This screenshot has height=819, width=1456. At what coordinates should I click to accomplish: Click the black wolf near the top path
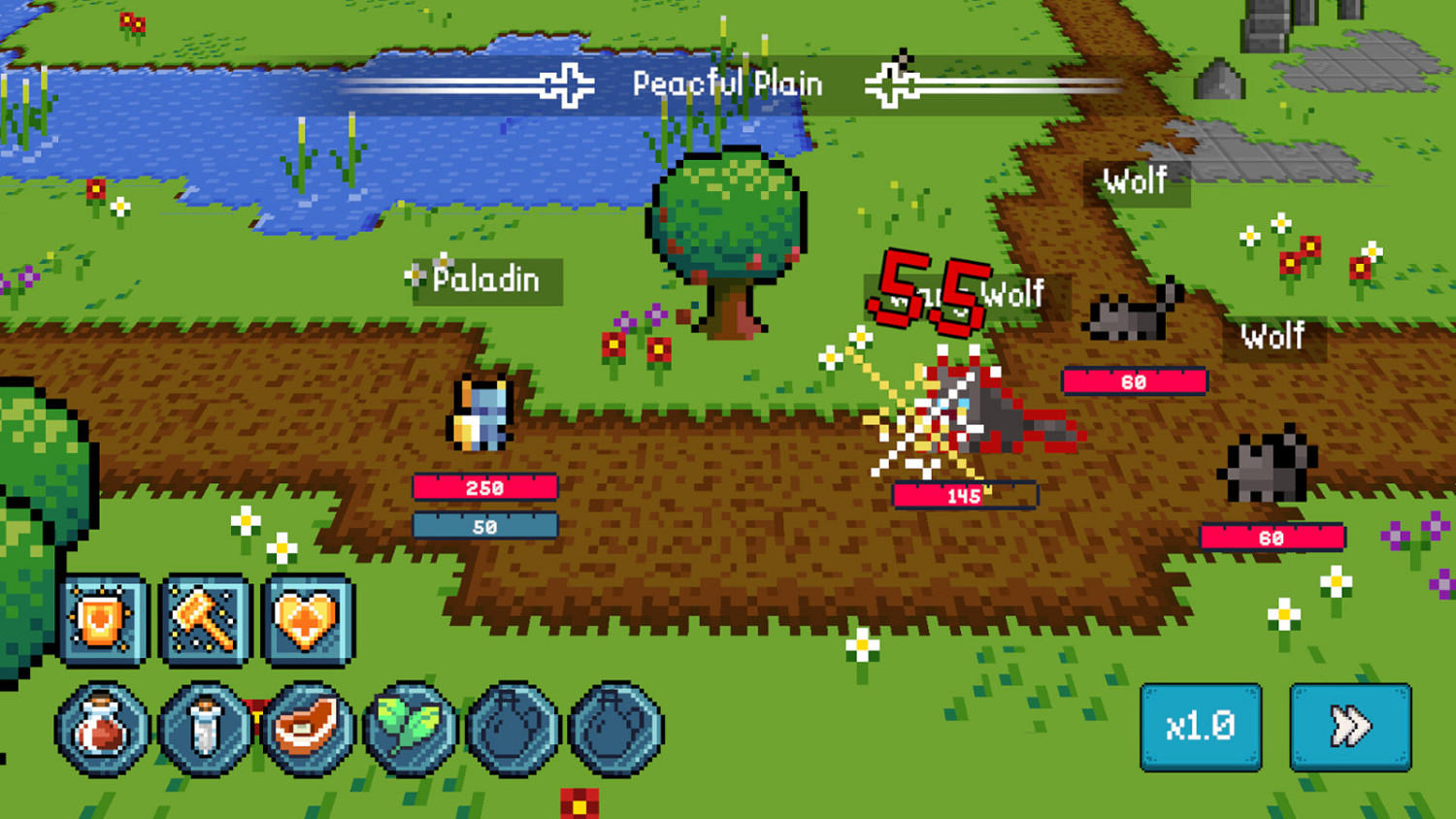click(x=1129, y=314)
